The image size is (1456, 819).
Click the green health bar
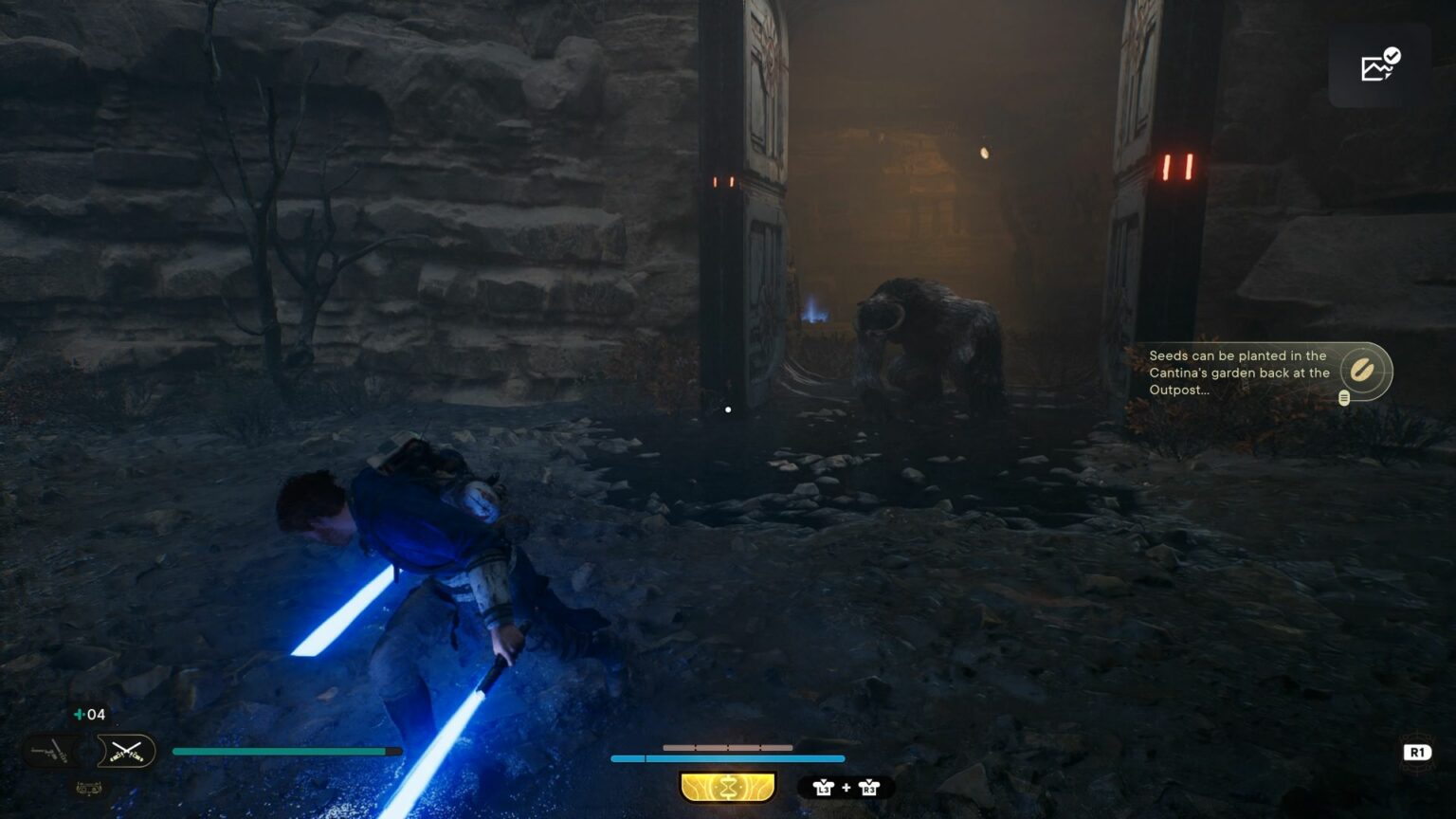[284, 751]
